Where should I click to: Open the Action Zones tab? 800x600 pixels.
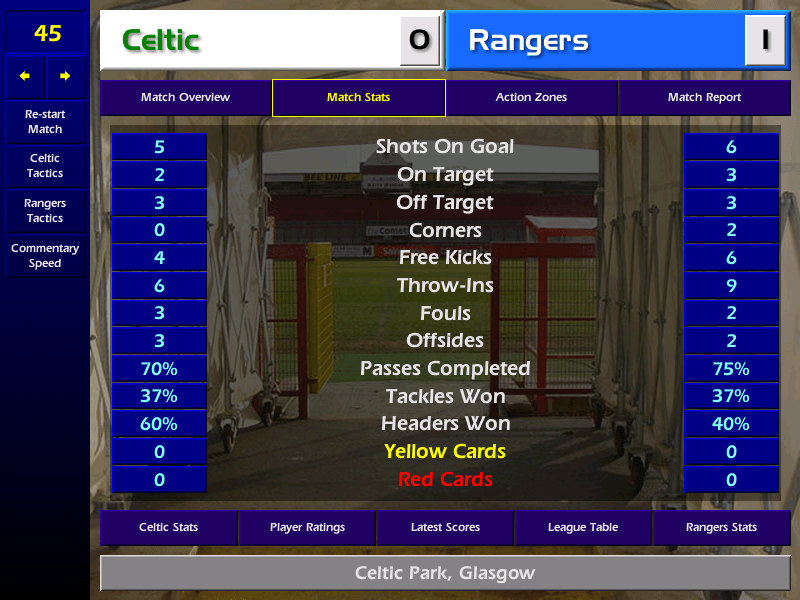pyautogui.click(x=531, y=98)
